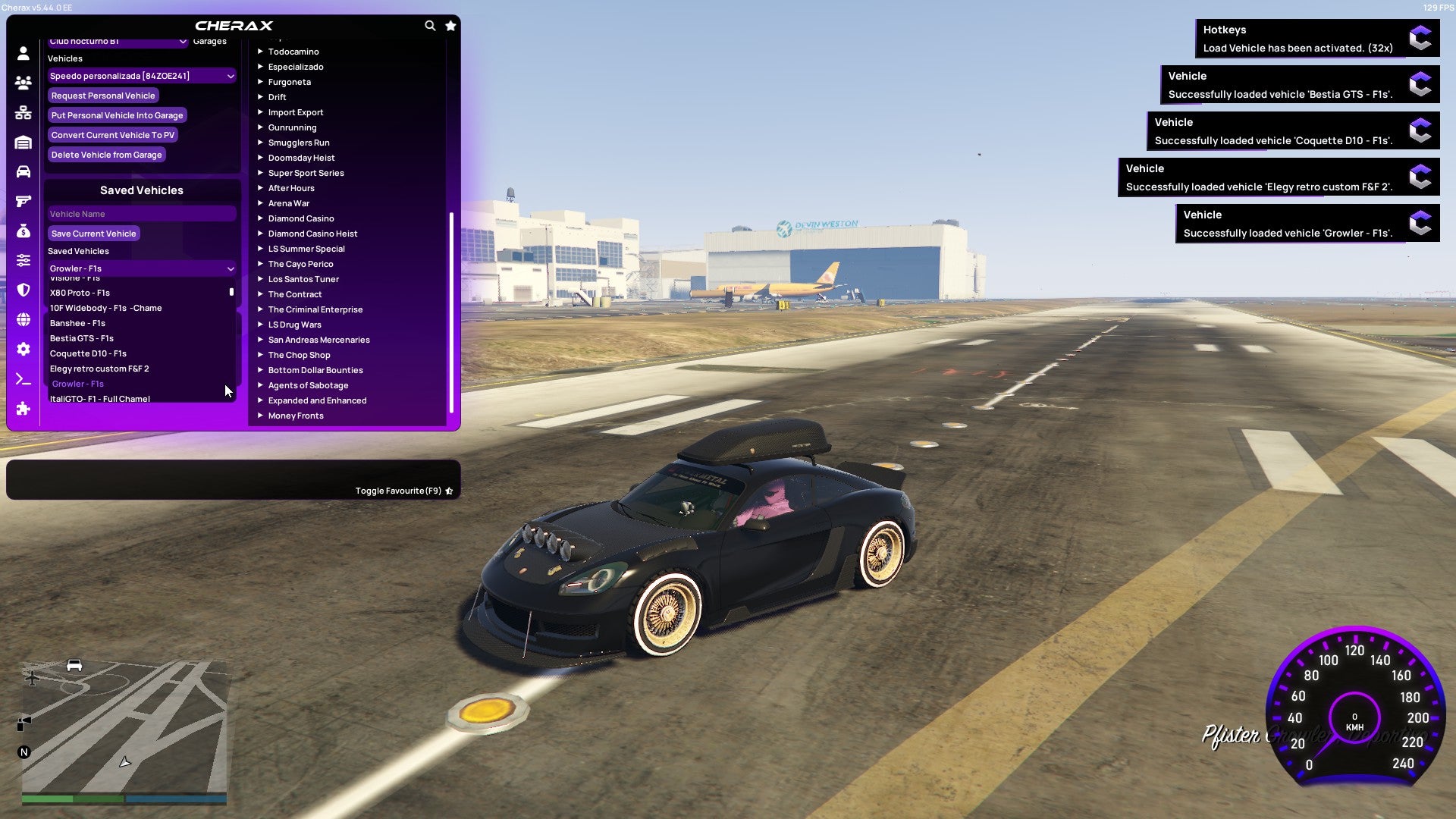Viewport: 1456px width, 819px height.
Task: Click the Save Current Vehicle button
Action: click(93, 234)
